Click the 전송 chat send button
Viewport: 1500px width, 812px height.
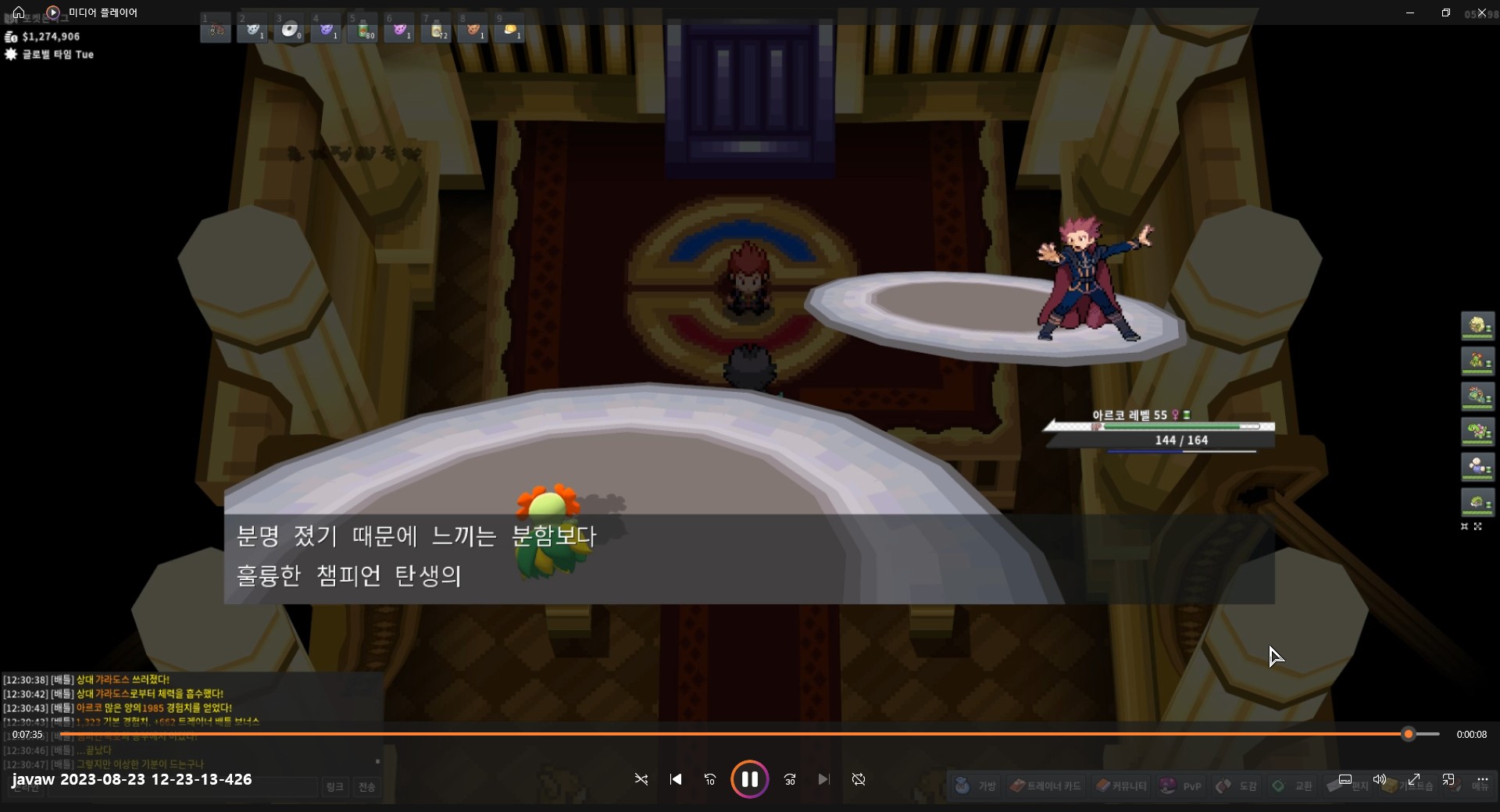click(x=366, y=787)
